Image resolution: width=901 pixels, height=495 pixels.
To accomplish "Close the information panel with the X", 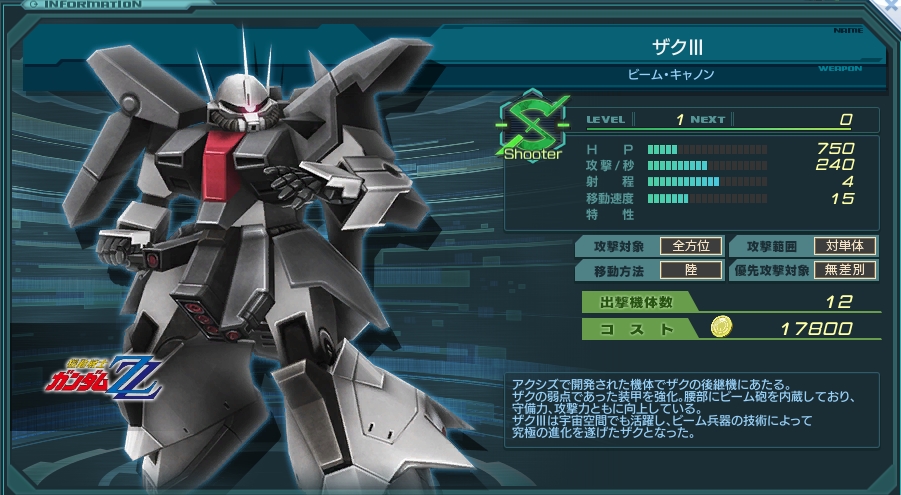I will click(x=890, y=6).
